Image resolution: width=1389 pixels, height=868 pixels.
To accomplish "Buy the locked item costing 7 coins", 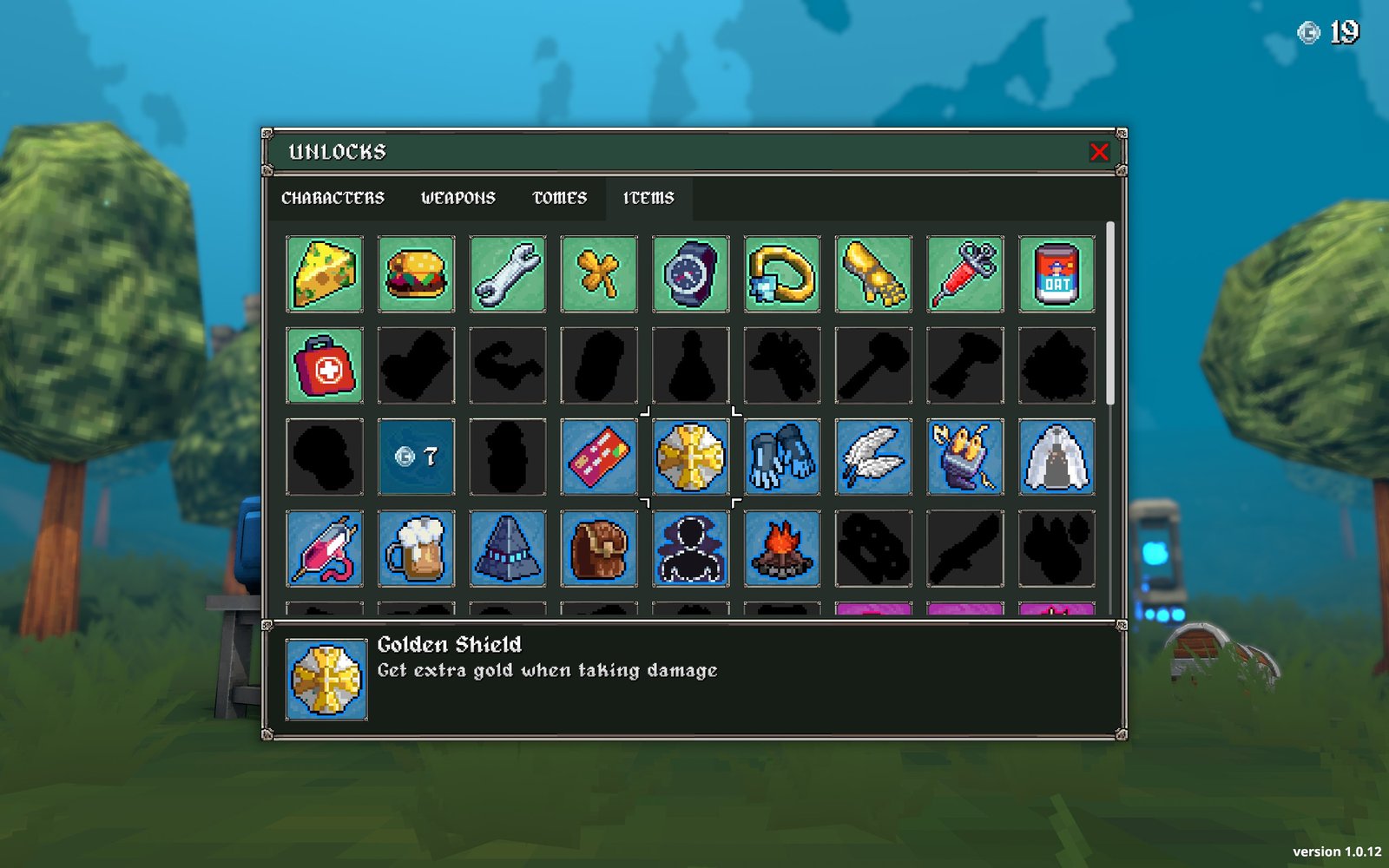I will tap(416, 457).
